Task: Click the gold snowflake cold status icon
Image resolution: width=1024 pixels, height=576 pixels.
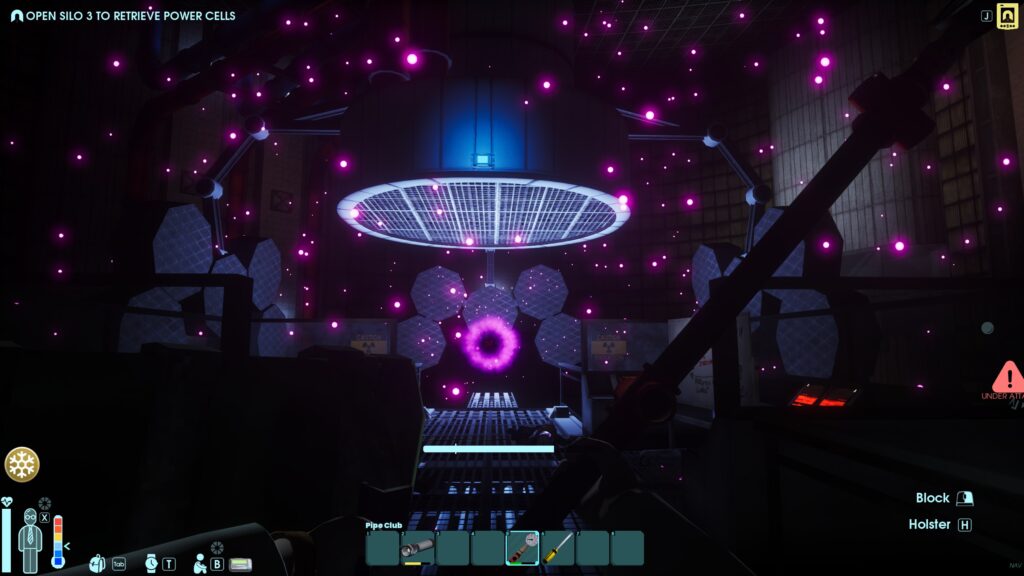Action: 22,464
